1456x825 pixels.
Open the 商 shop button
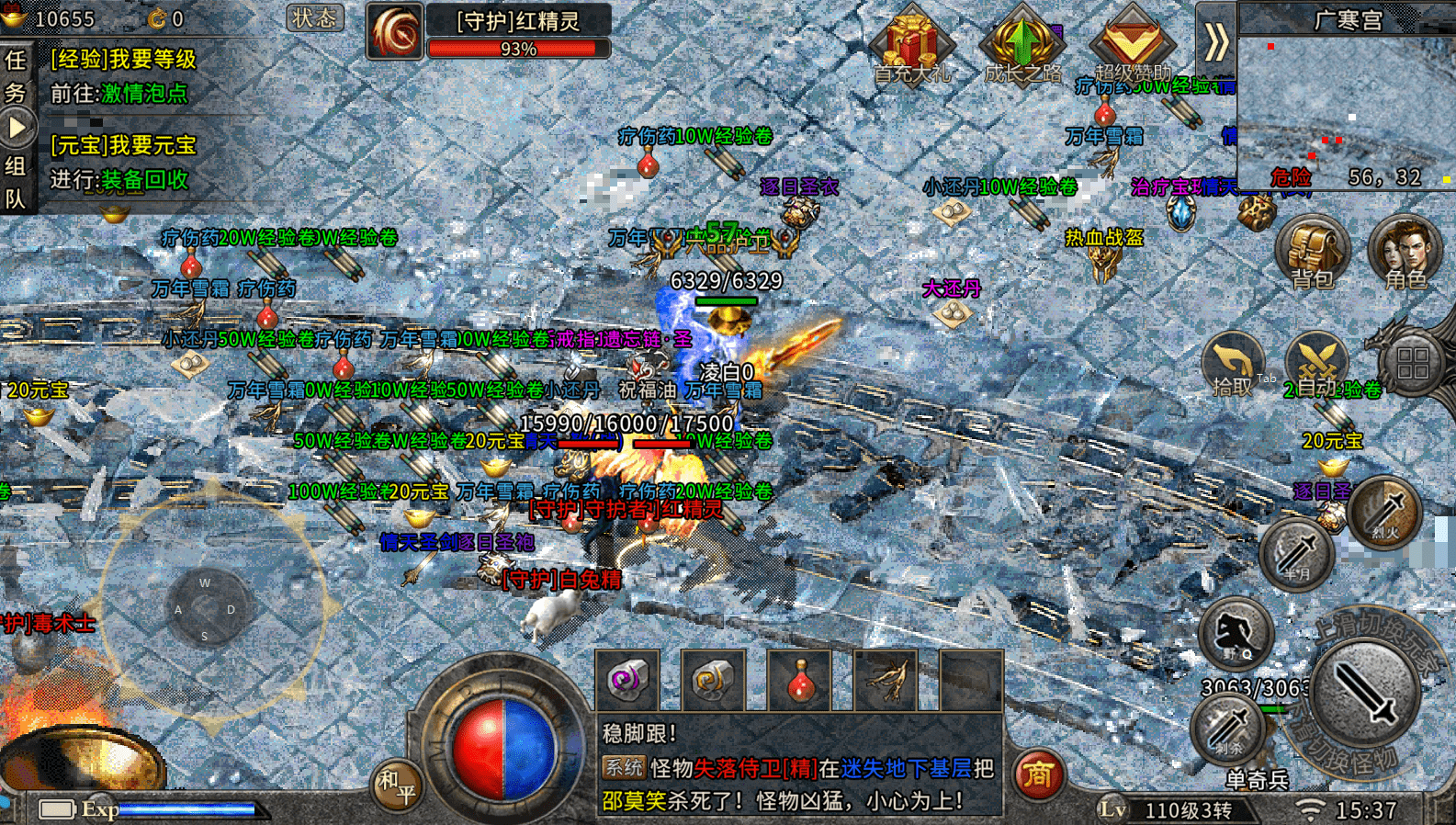pyautogui.click(x=1039, y=774)
